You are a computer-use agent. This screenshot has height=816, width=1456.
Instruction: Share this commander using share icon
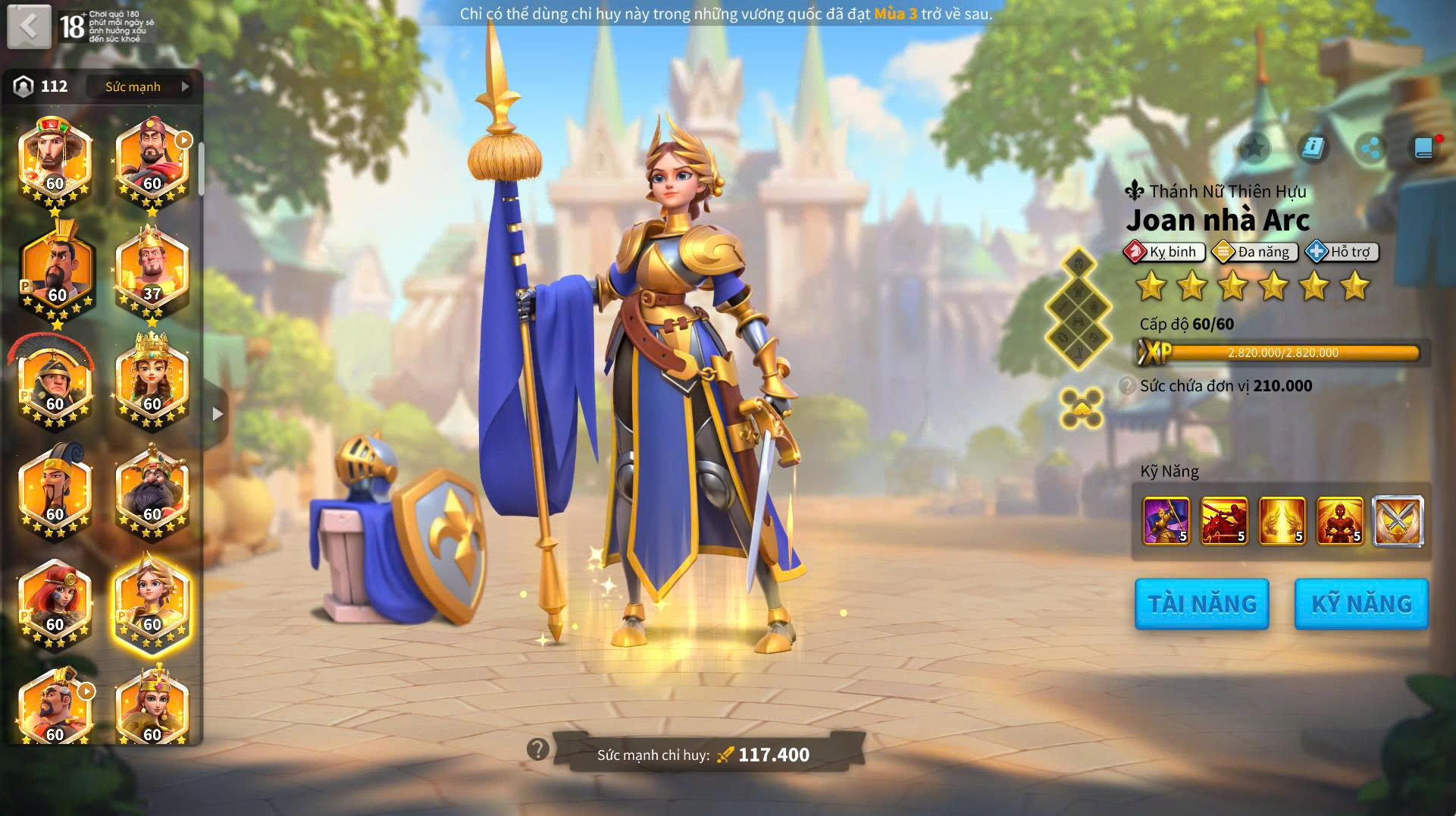(1370, 148)
